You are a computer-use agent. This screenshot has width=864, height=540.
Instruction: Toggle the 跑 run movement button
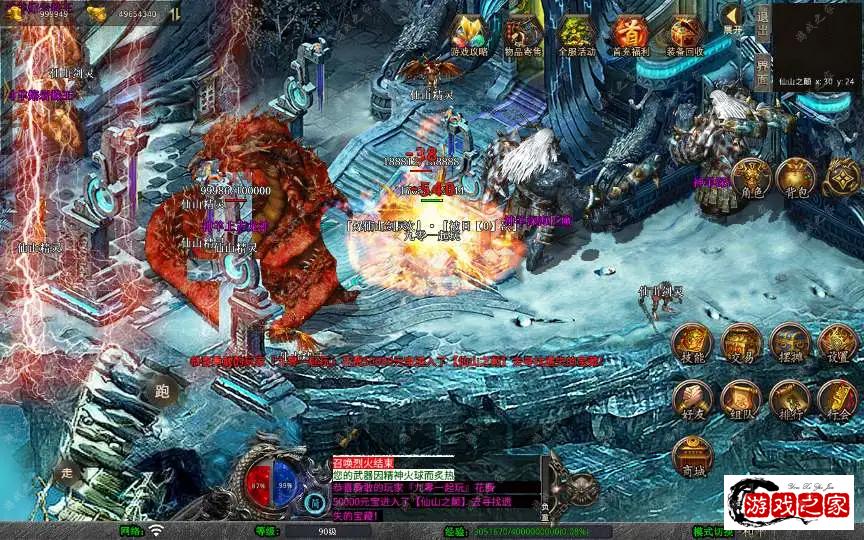(162, 390)
